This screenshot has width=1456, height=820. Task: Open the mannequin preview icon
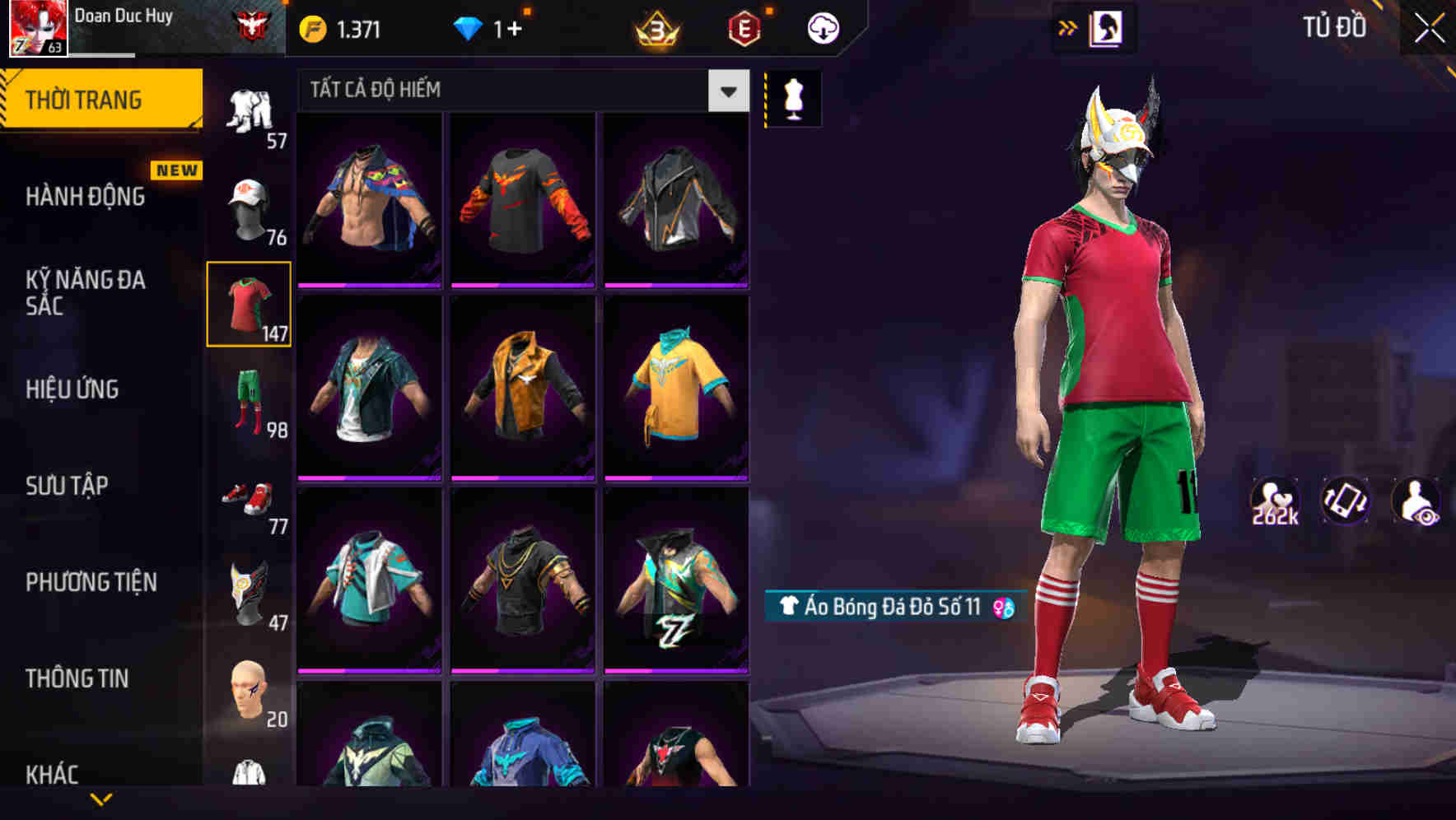click(x=793, y=97)
